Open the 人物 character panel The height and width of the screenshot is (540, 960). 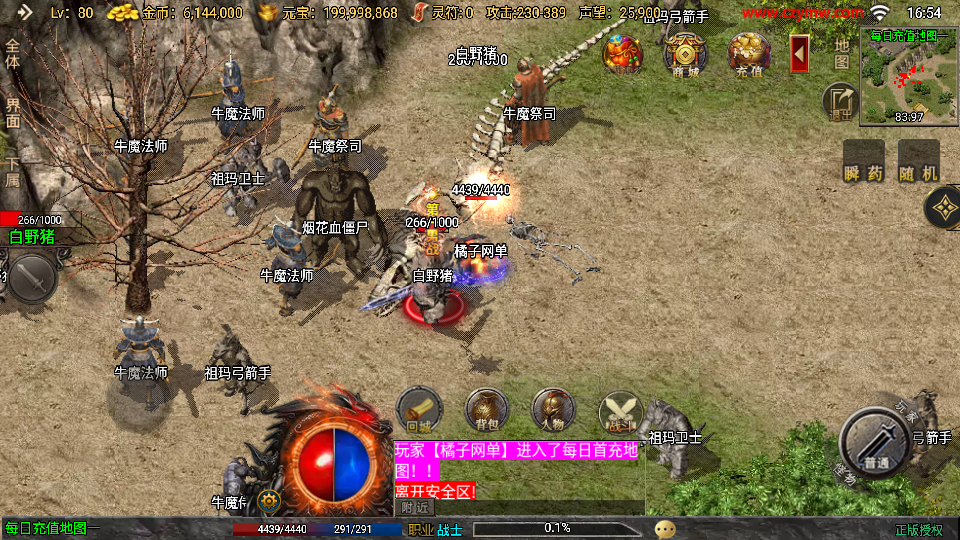553,410
